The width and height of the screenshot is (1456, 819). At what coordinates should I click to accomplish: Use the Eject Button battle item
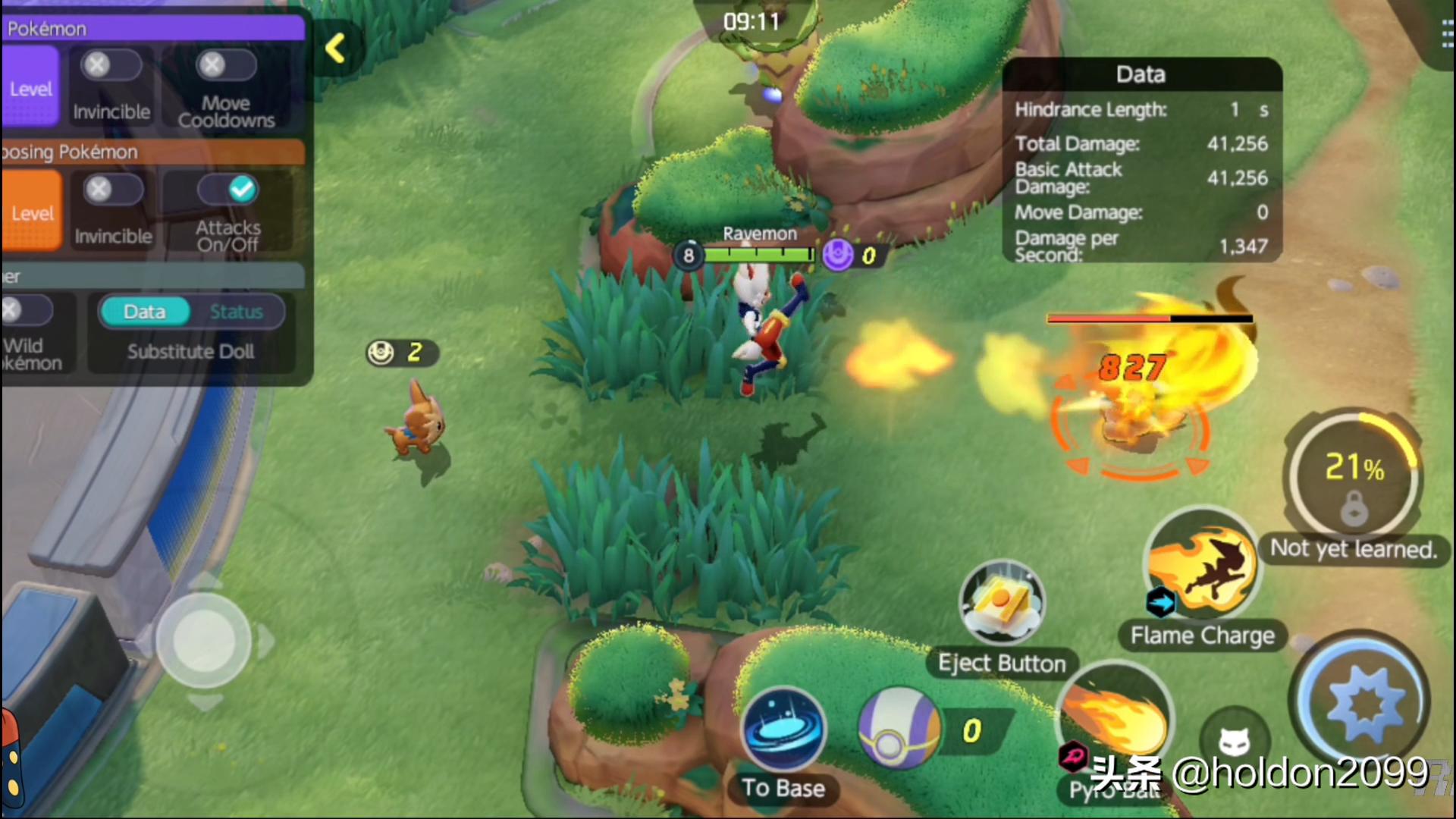tap(1001, 604)
